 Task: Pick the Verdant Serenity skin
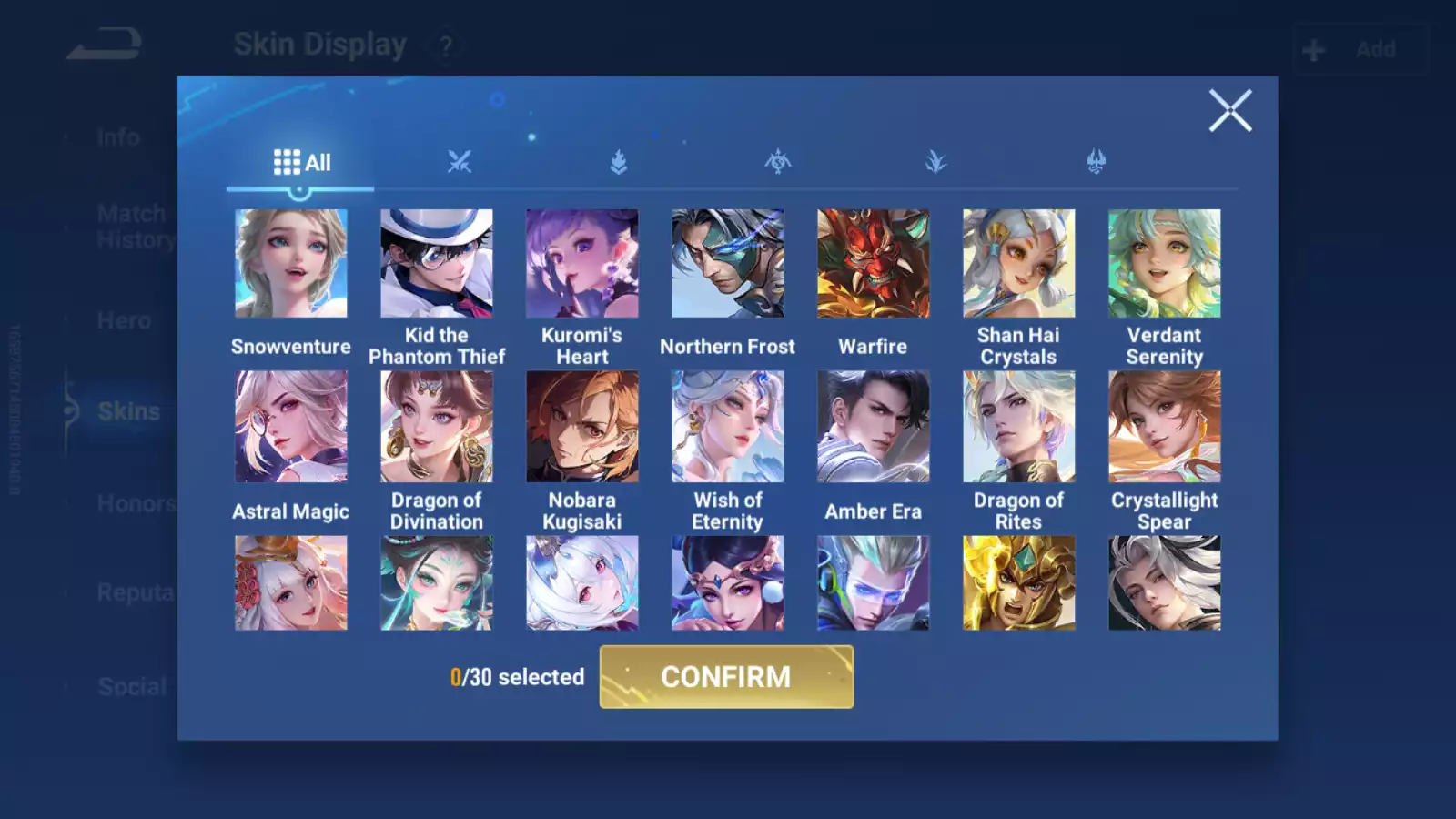(1165, 264)
